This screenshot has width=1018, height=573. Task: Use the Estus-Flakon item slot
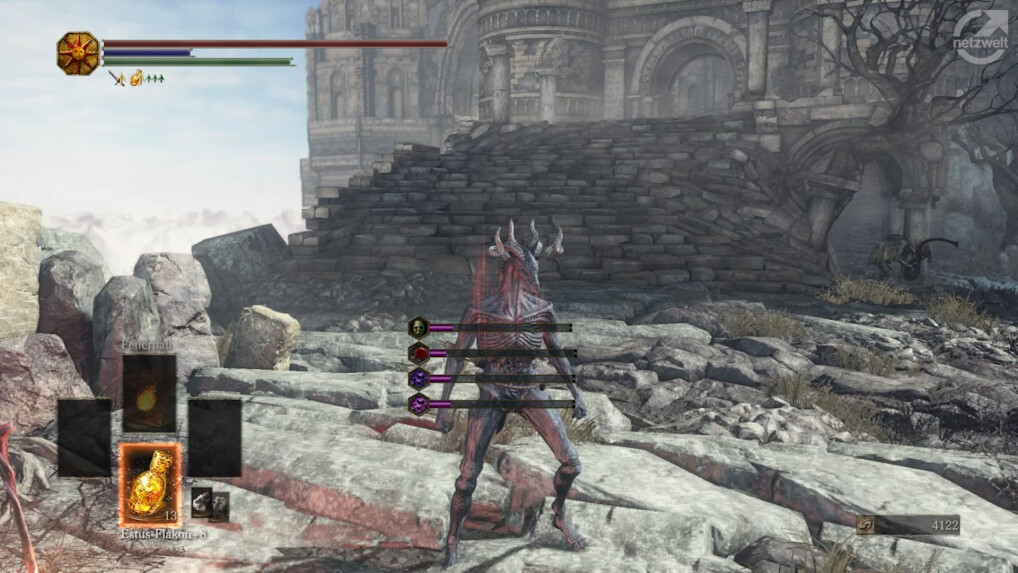click(151, 485)
